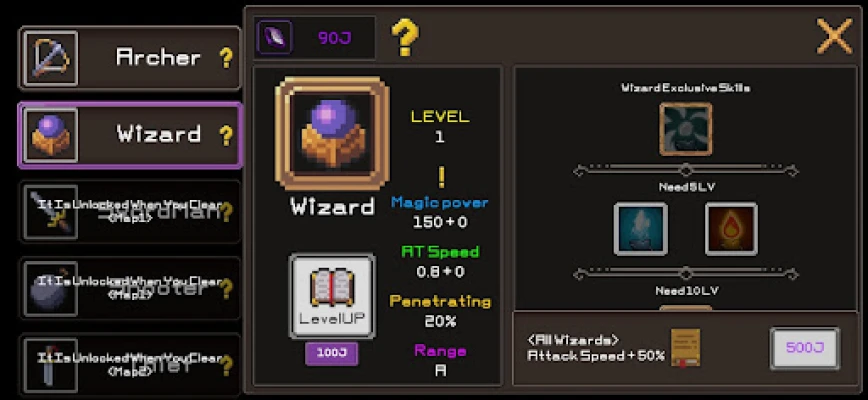Choose the red fire flame skill
The height and width of the screenshot is (400, 868).
[x=731, y=229]
